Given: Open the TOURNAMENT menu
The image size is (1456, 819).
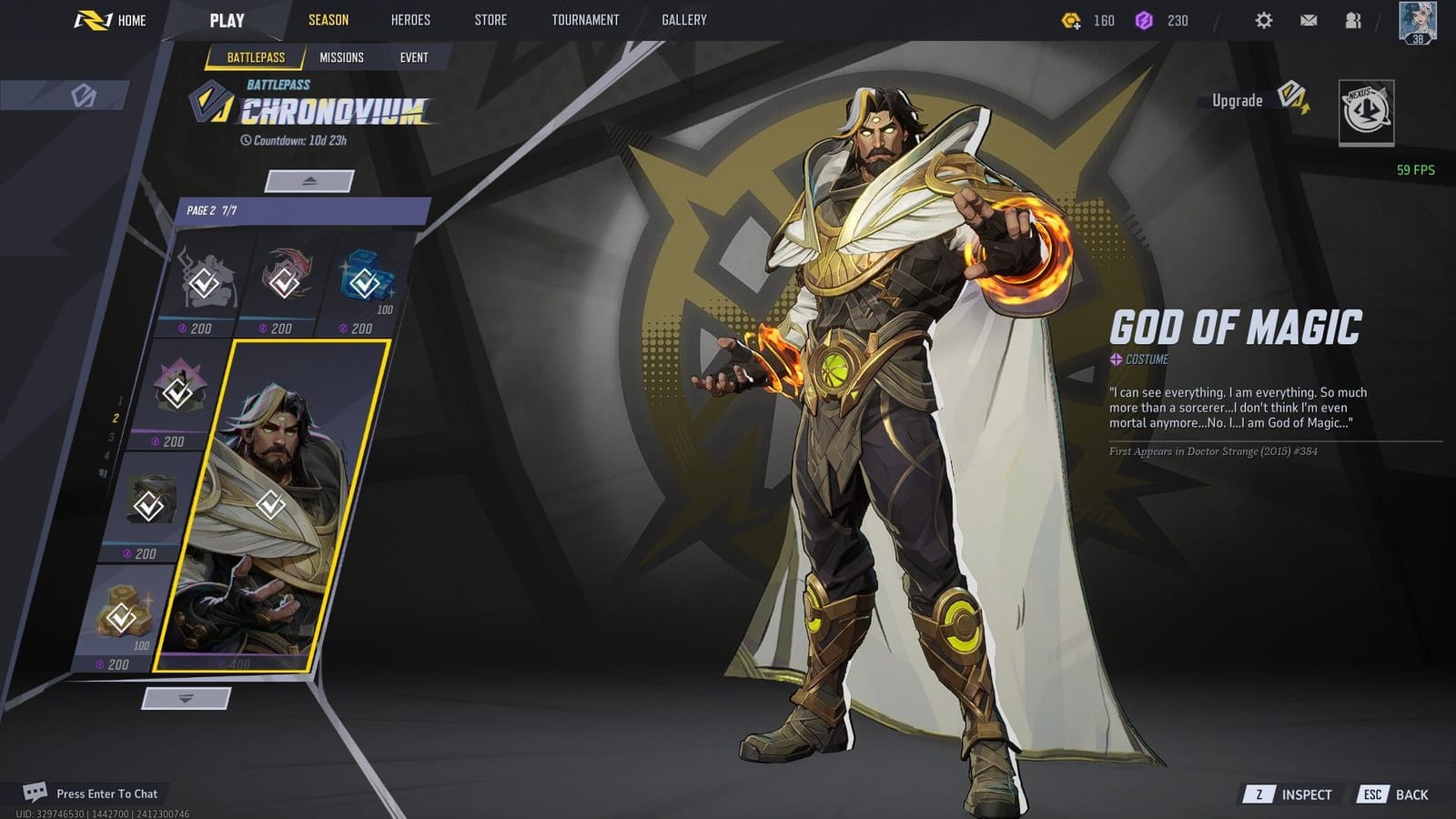Looking at the screenshot, I should tap(585, 19).
